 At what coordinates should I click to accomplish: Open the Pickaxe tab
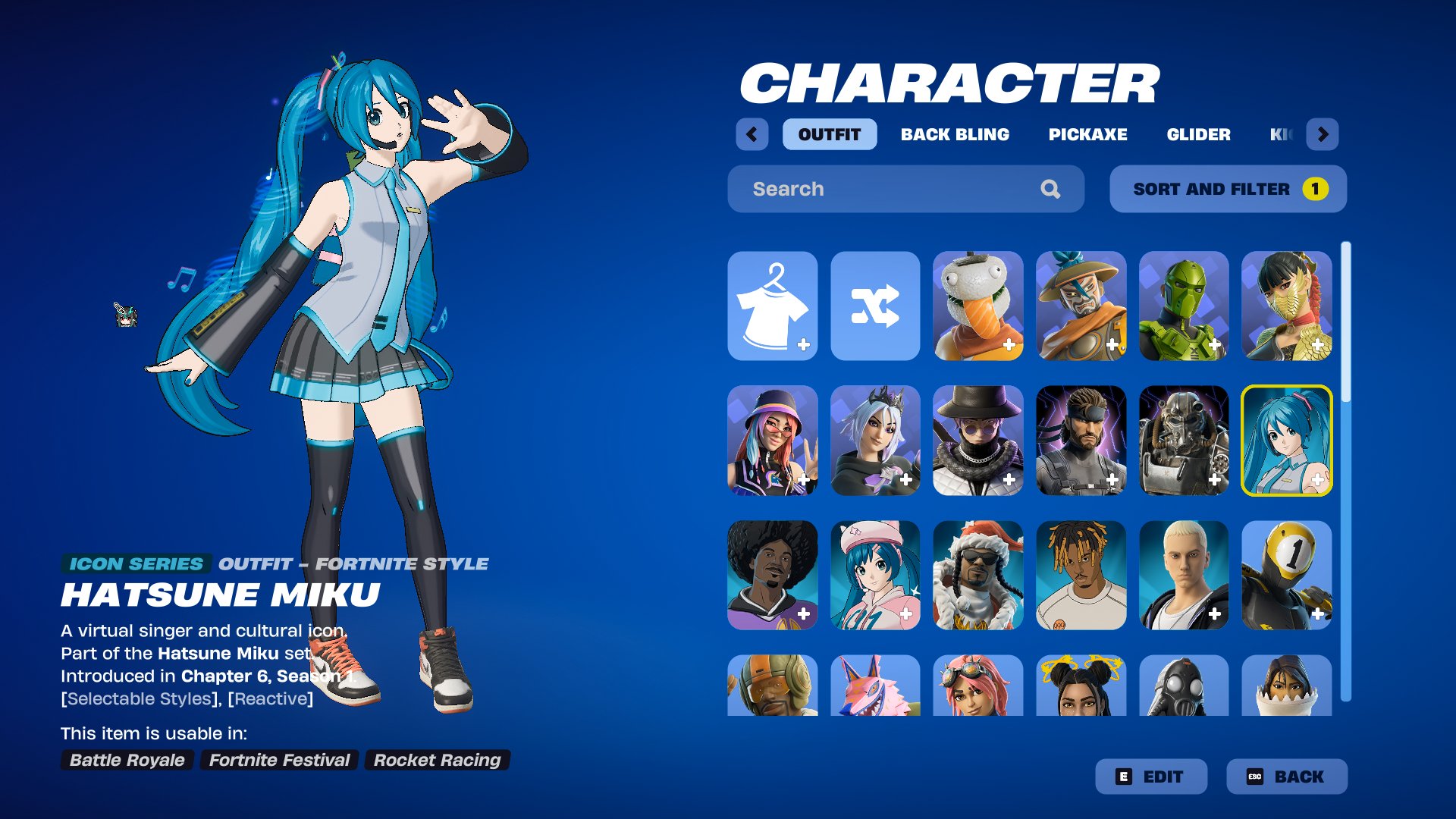point(1087,134)
